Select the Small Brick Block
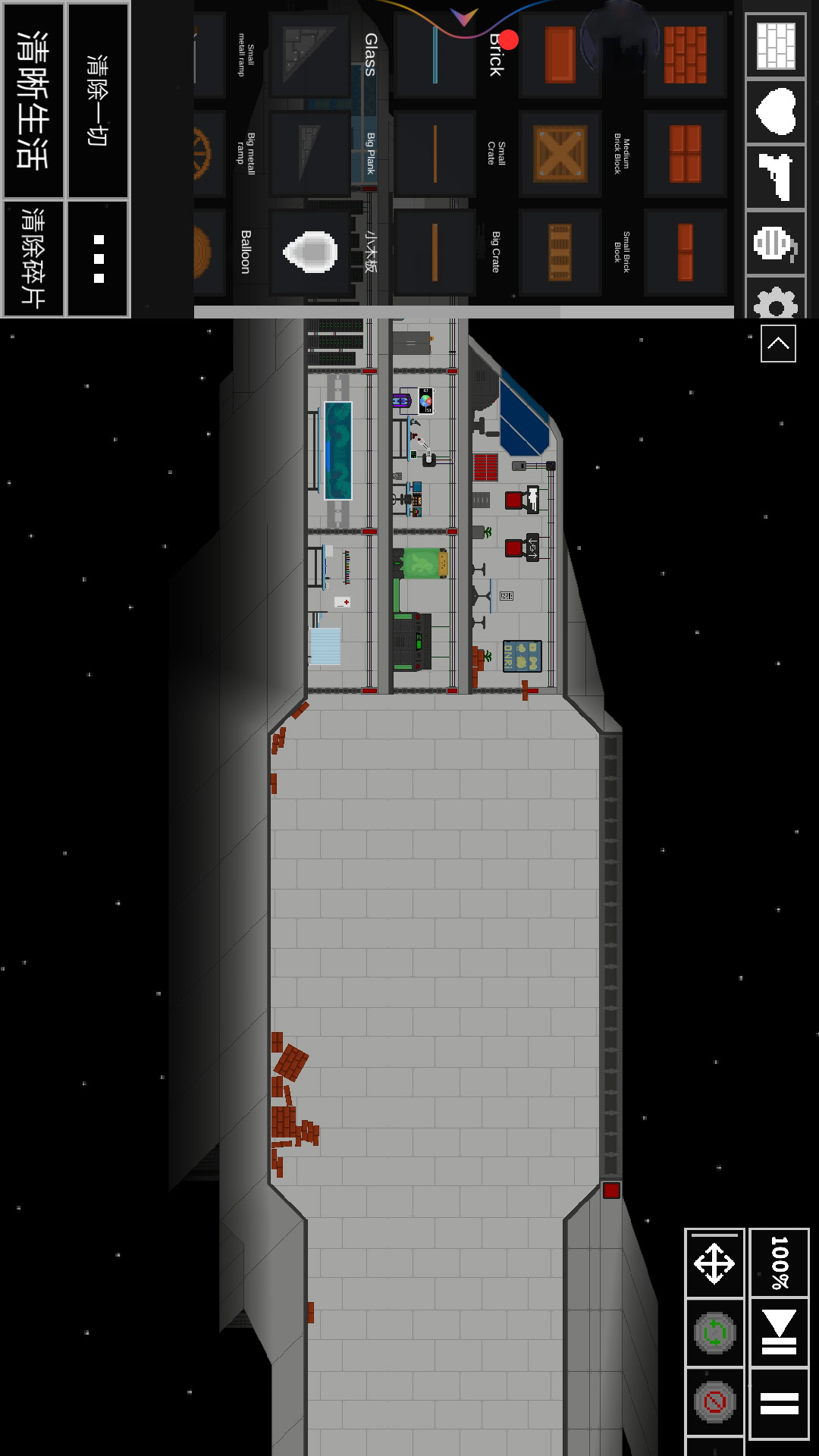The height and width of the screenshot is (1456, 819). 686,253
